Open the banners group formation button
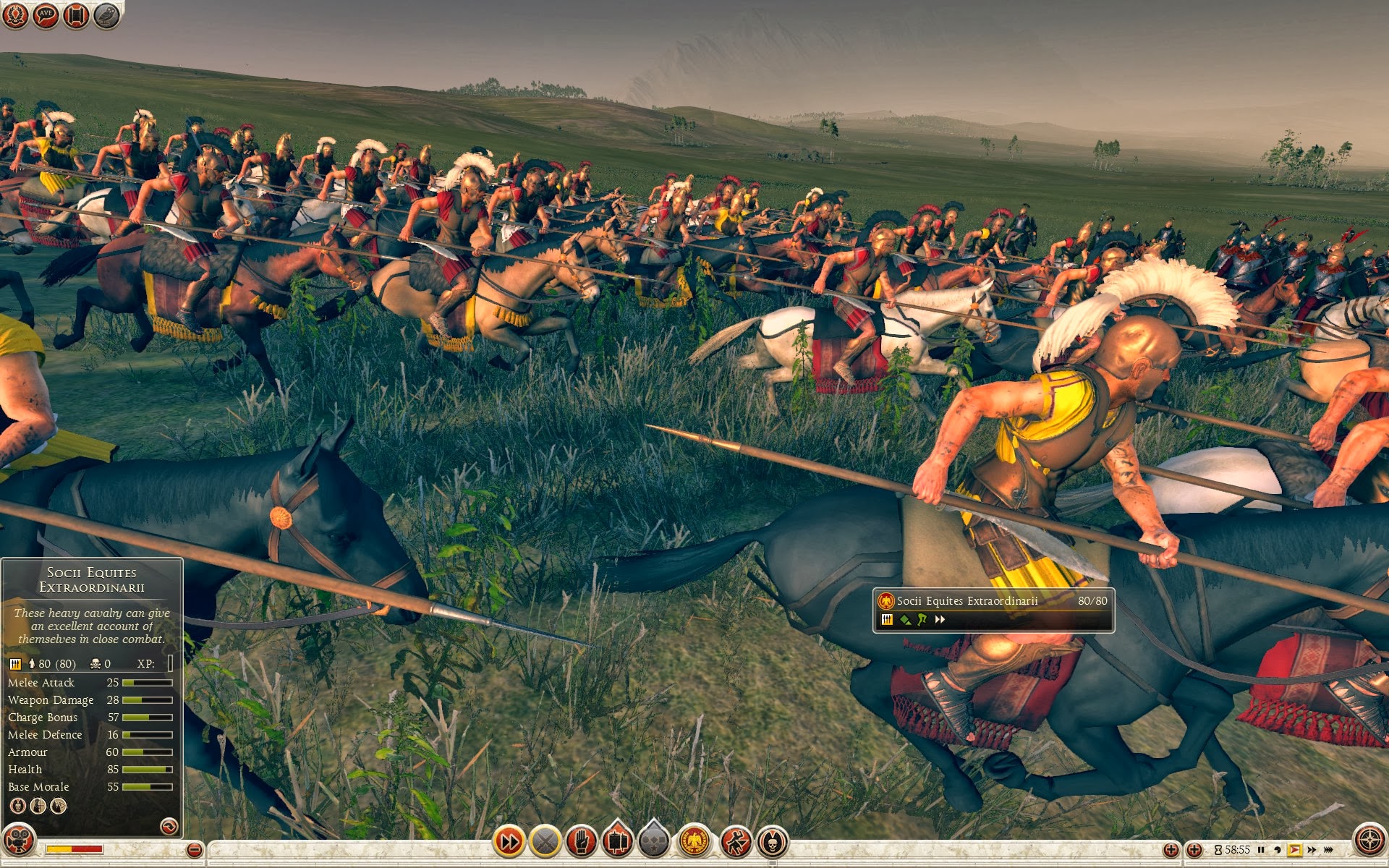This screenshot has height=868, width=1389. tap(617, 841)
